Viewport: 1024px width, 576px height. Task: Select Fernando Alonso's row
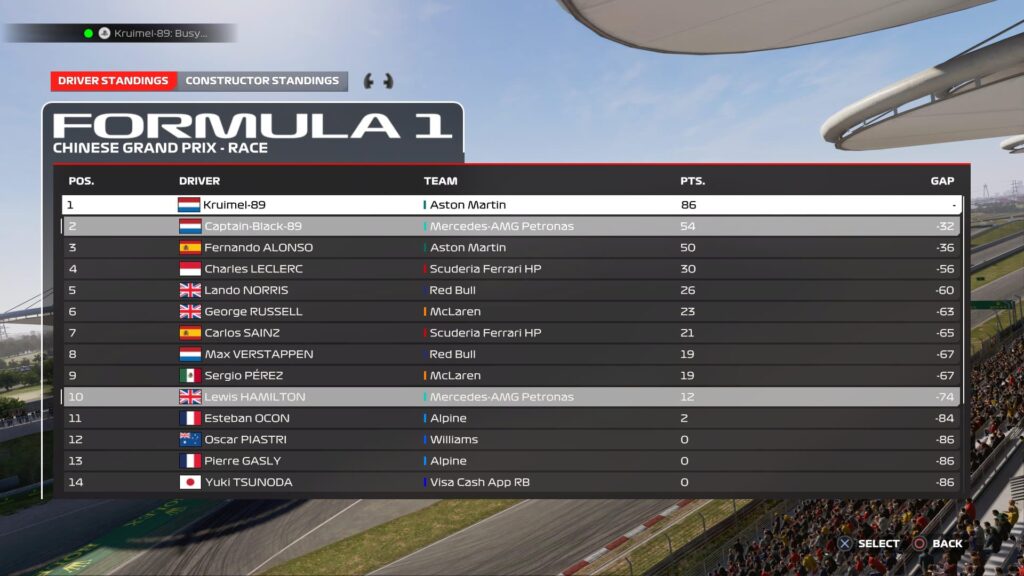(x=511, y=247)
